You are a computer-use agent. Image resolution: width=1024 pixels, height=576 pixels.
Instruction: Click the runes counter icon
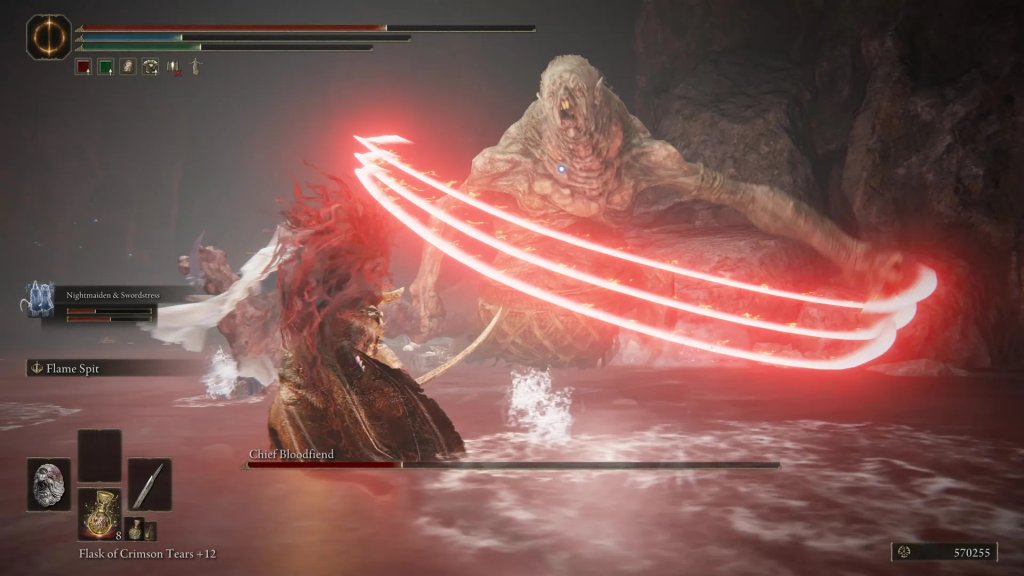point(906,551)
